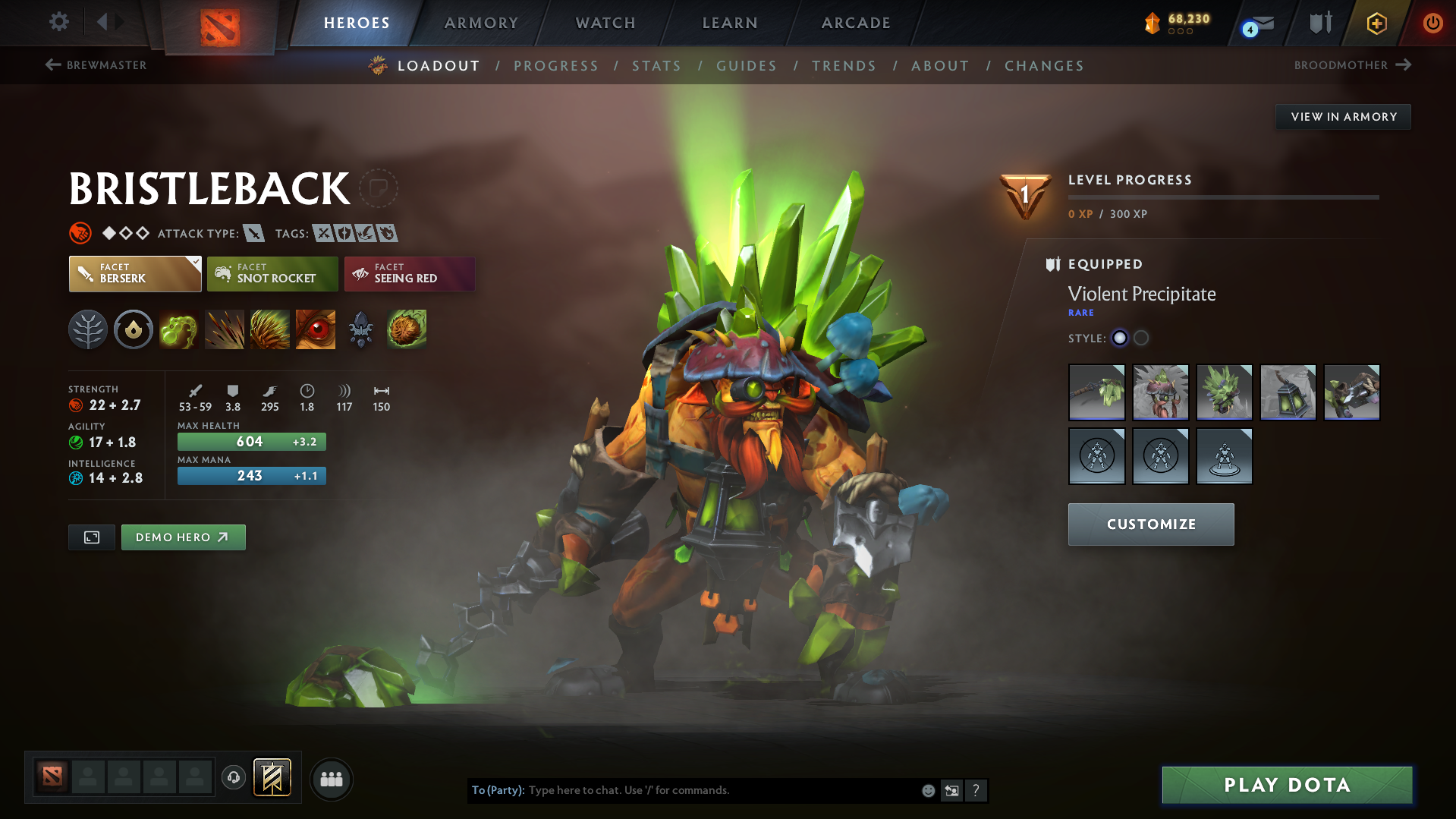Click inside the party chat input field
The width and height of the screenshot is (1456, 819).
click(x=721, y=790)
